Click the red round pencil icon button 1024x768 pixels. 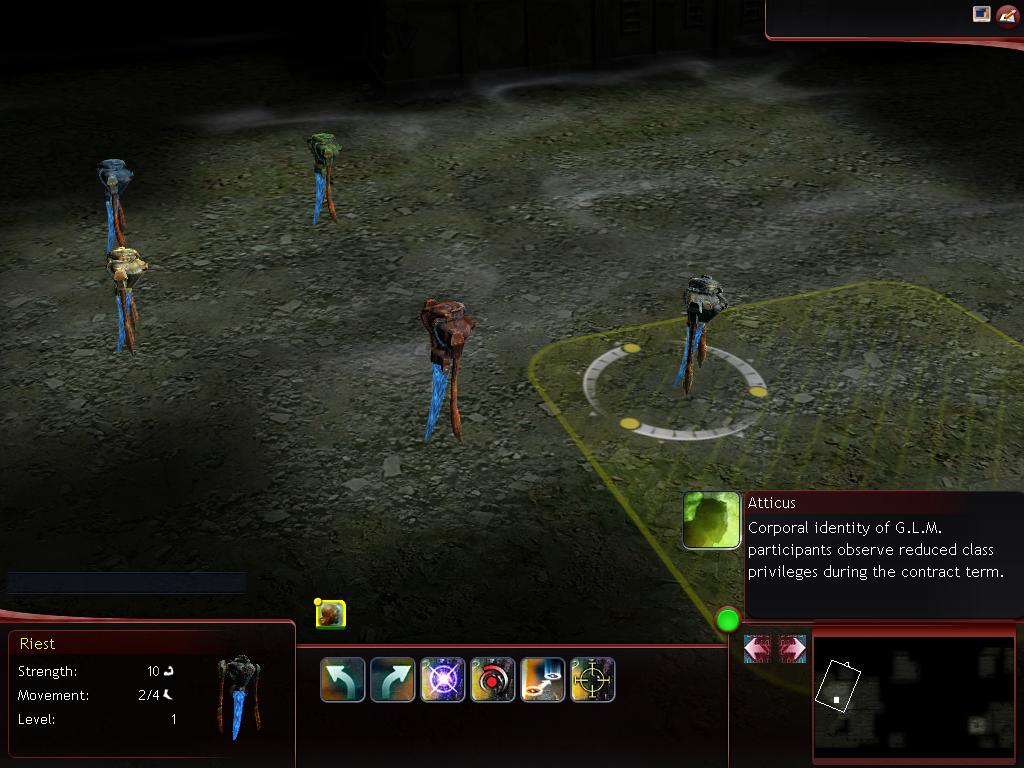(x=1006, y=16)
